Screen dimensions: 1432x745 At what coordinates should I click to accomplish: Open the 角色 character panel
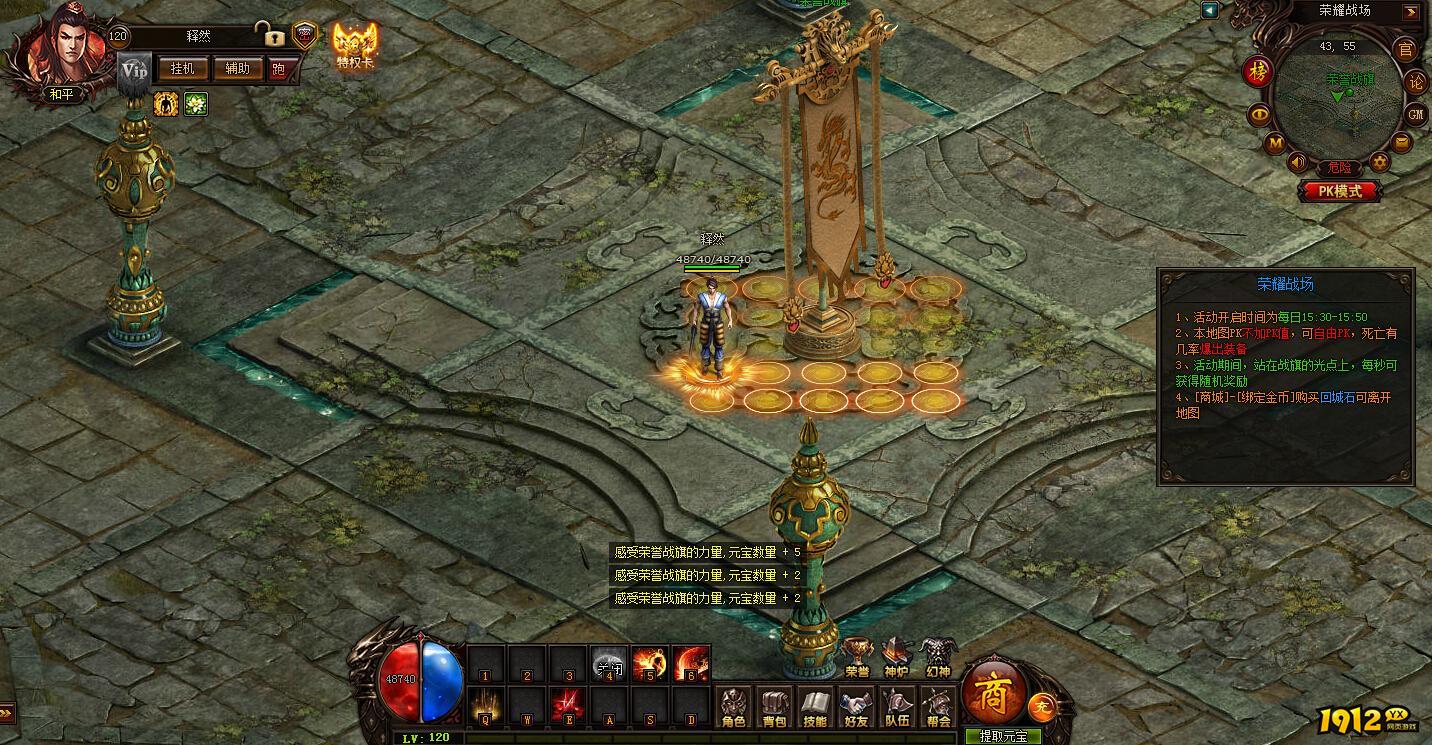tap(734, 707)
